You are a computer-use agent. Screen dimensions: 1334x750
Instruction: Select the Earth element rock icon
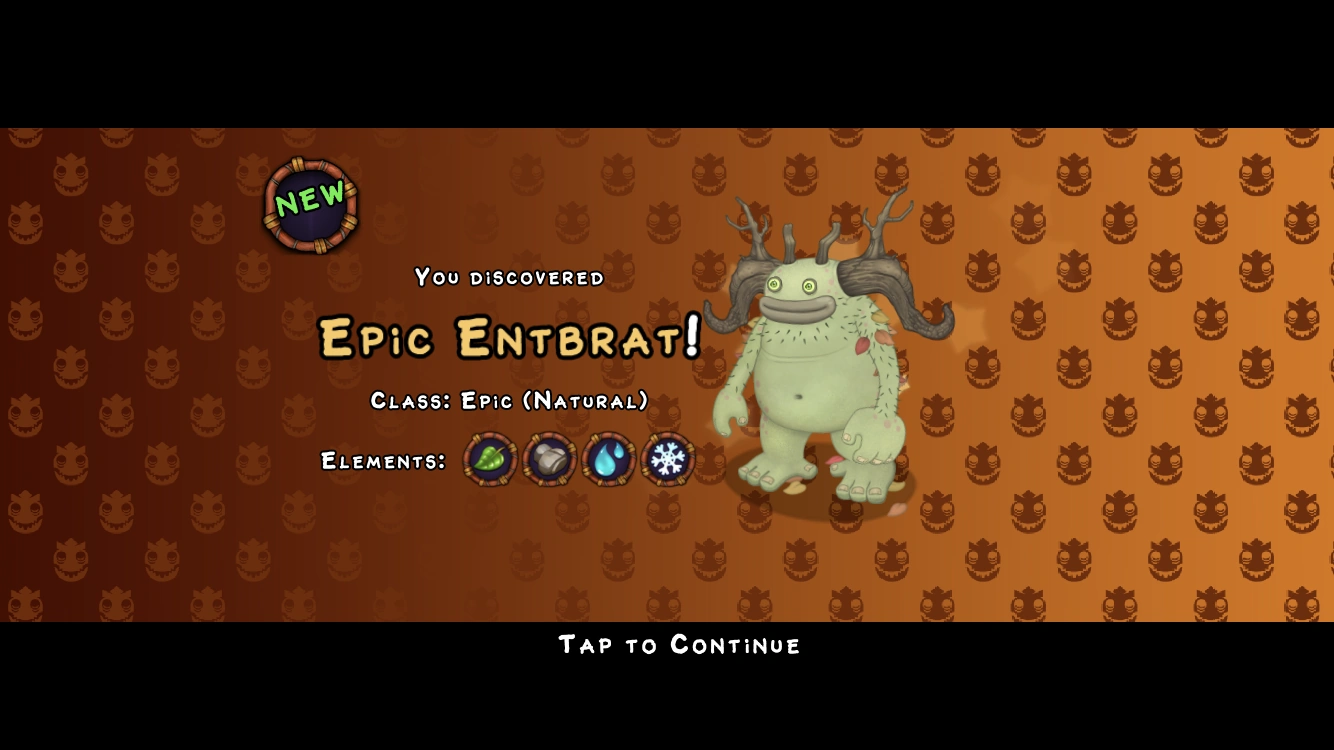pyautogui.click(x=548, y=459)
